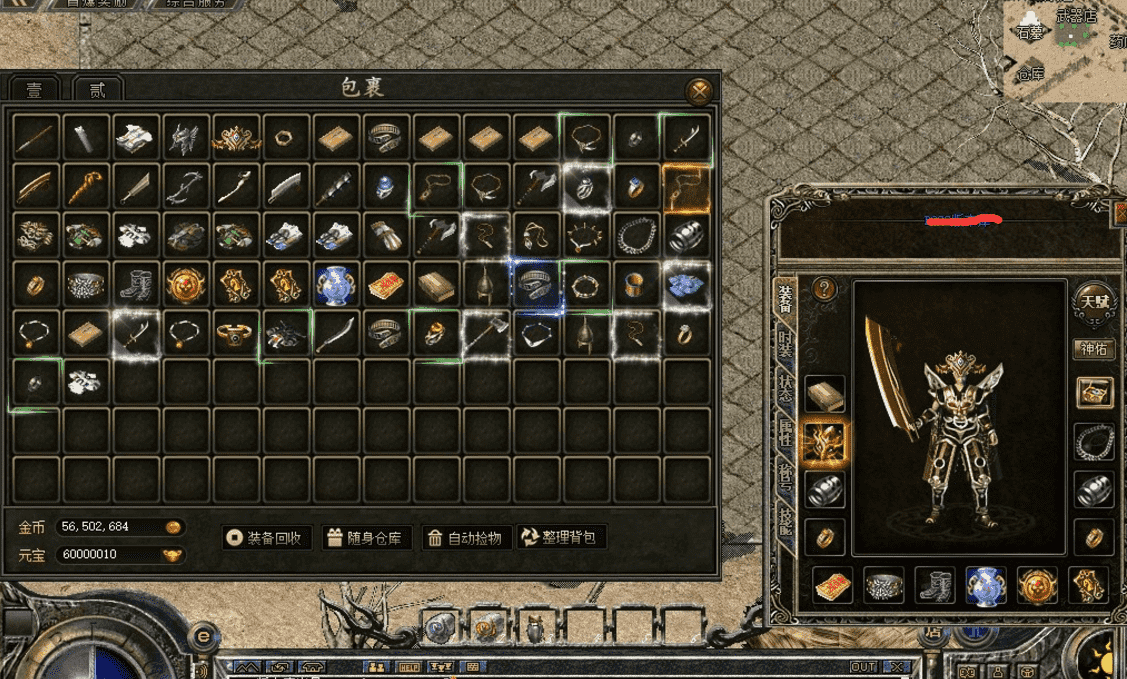Click the 神佑 blessing button
This screenshot has height=679, width=1127.
[1093, 349]
